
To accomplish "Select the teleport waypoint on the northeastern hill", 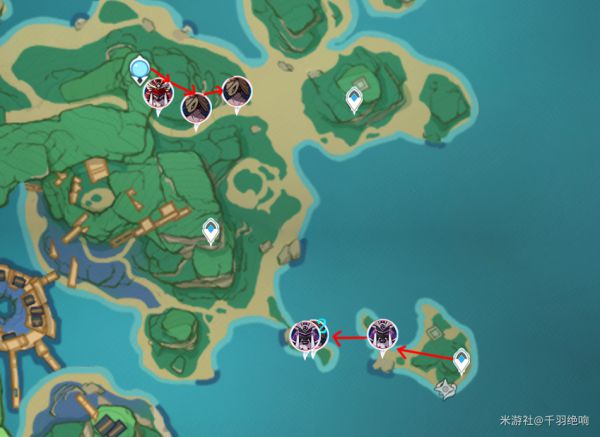I will [x=354, y=98].
